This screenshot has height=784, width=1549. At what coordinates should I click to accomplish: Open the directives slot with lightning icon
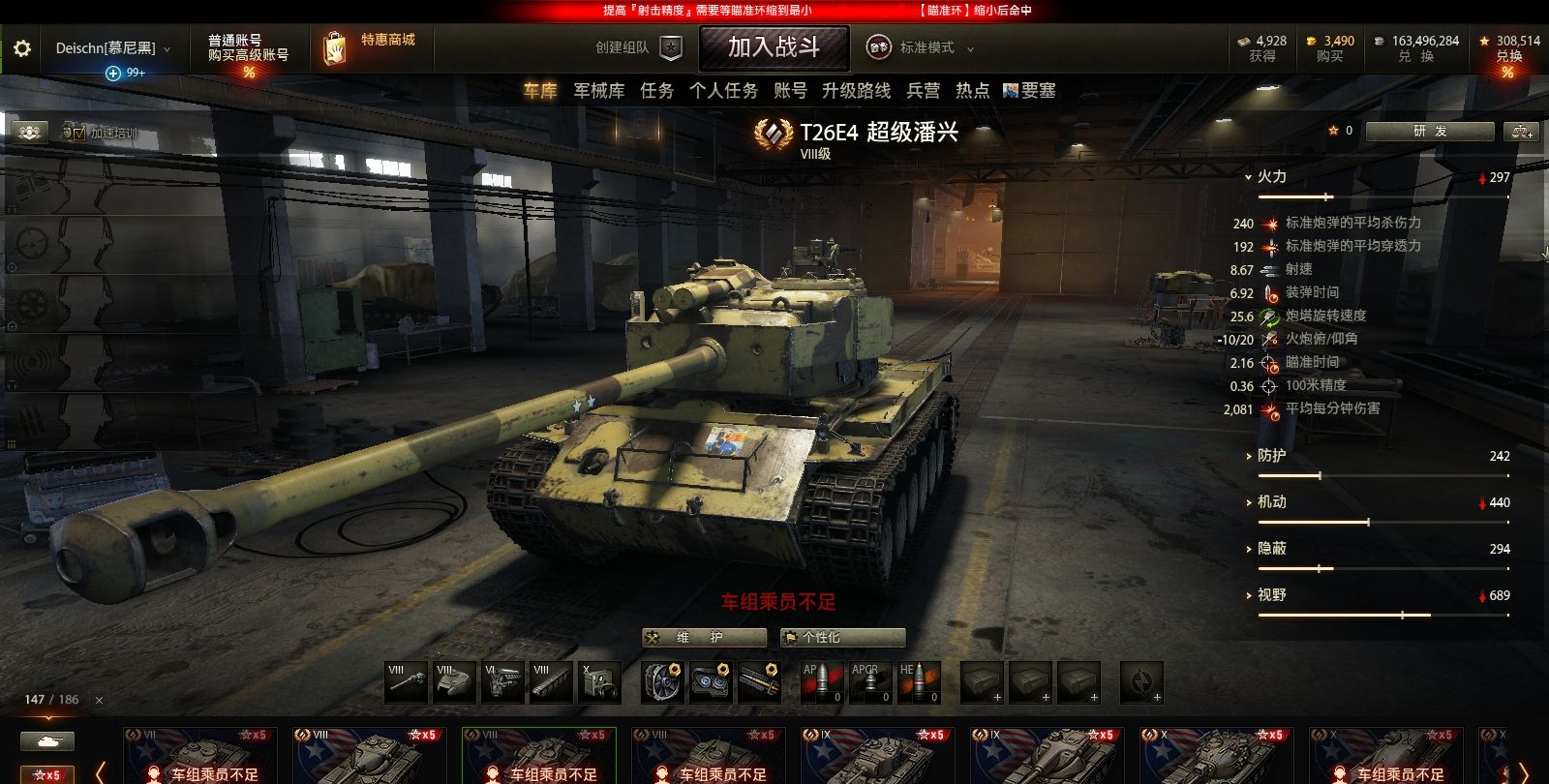click(1141, 680)
